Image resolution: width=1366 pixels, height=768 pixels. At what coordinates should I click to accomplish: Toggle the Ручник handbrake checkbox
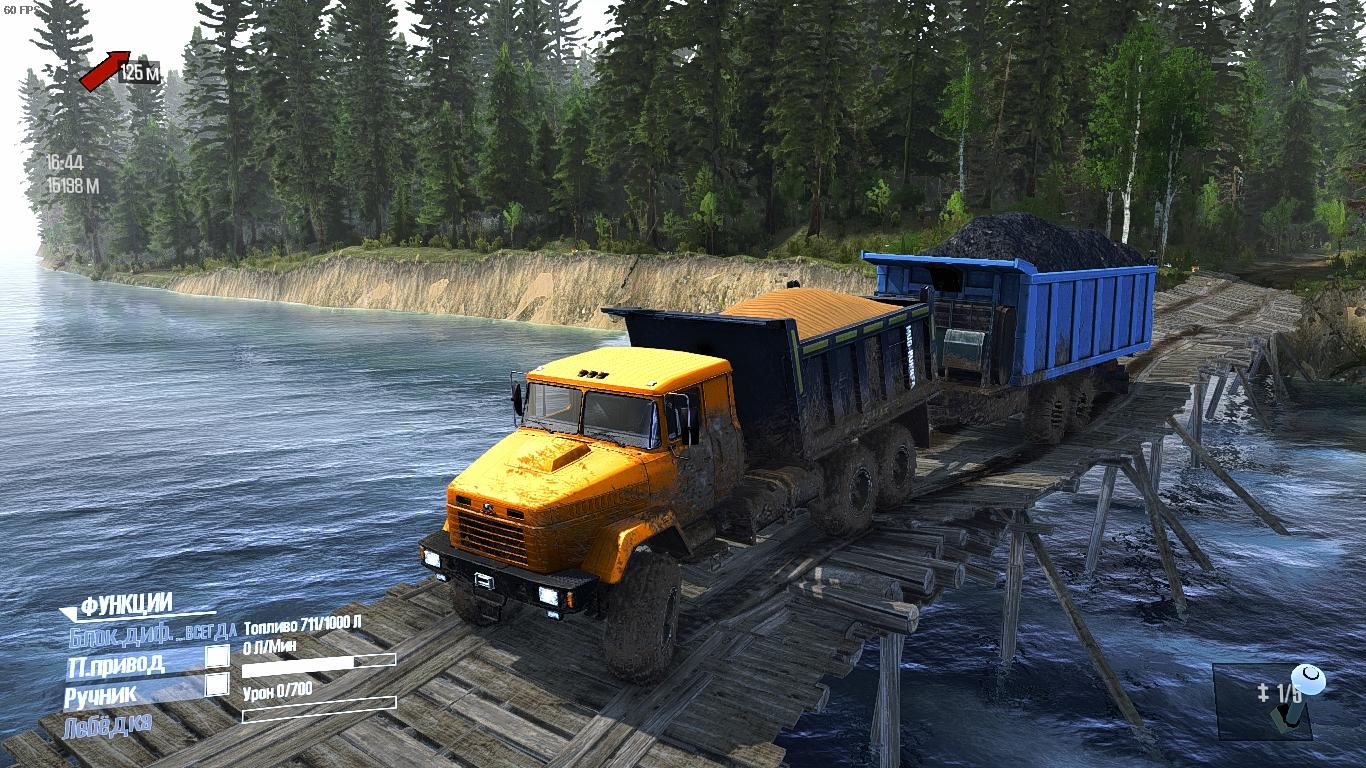click(217, 686)
